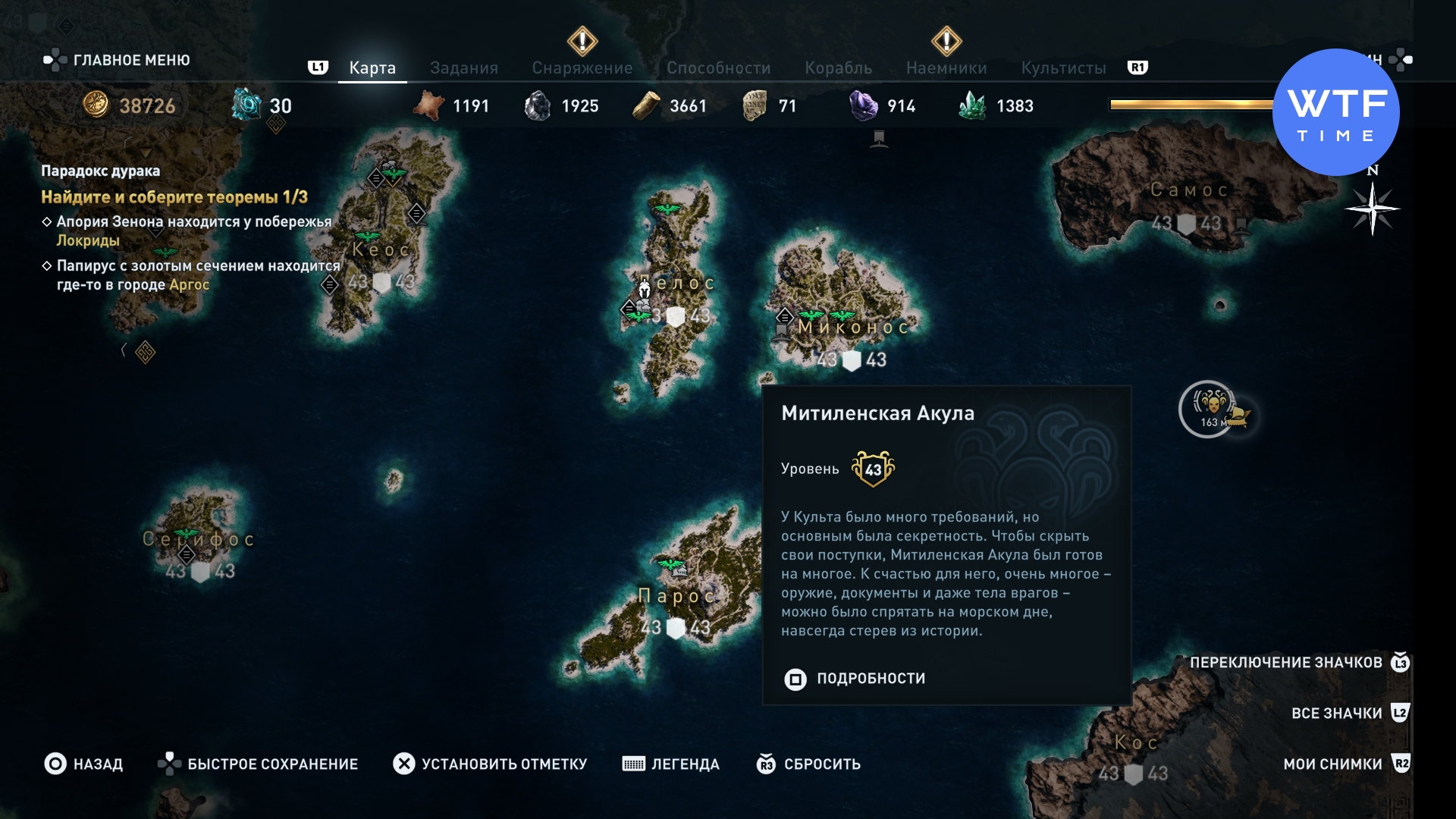Select the Способности tab
Image resolution: width=1456 pixels, height=819 pixels.
(718, 68)
